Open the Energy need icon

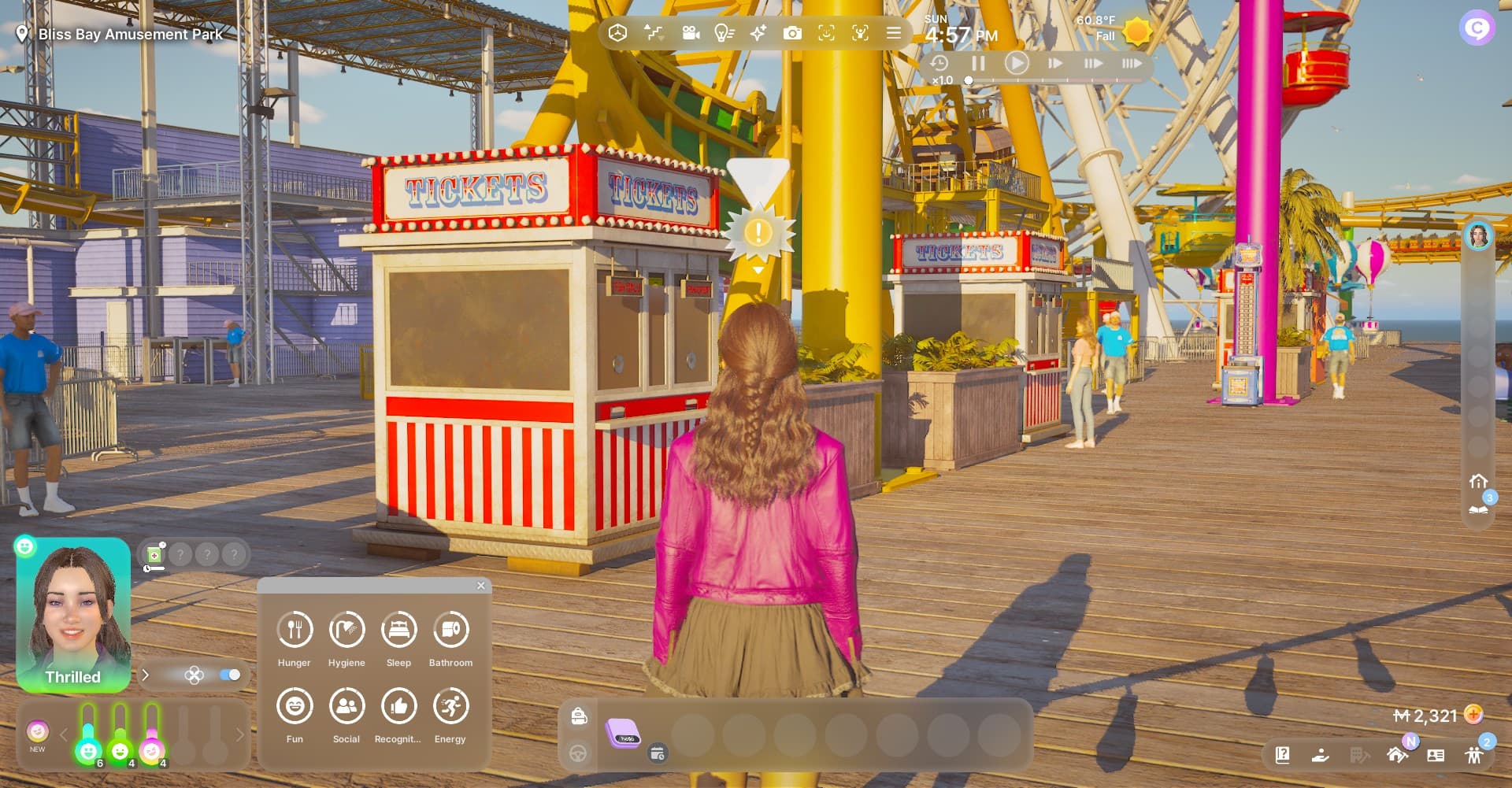point(450,706)
